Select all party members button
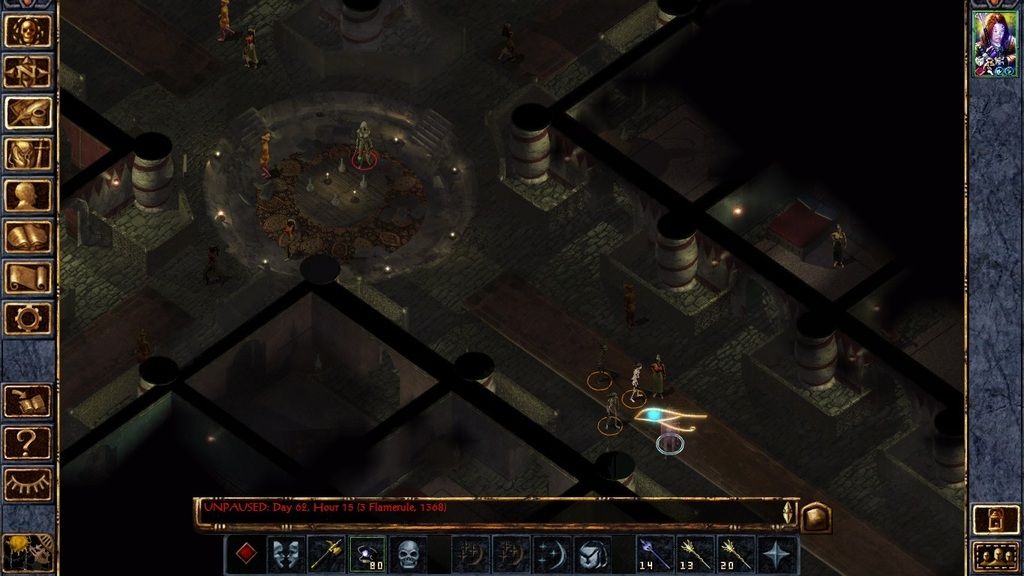This screenshot has width=1024, height=576. (x=995, y=553)
